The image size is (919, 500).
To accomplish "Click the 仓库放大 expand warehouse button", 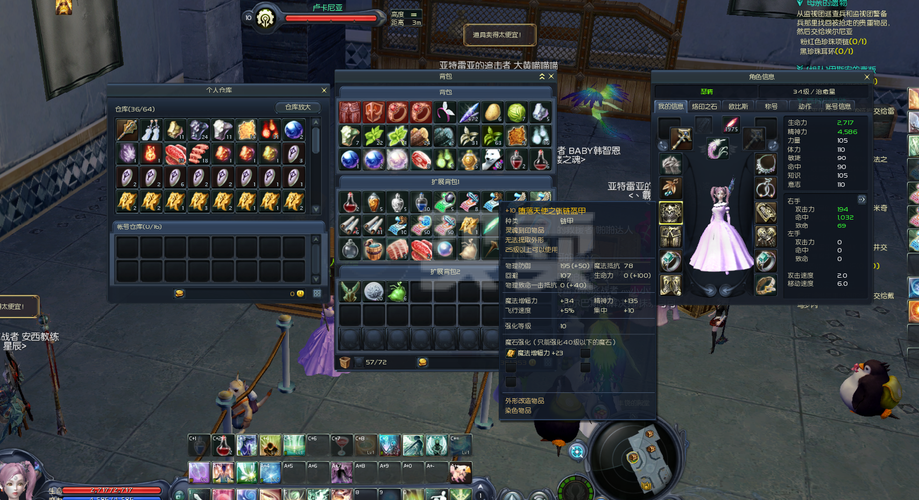I will coord(298,108).
